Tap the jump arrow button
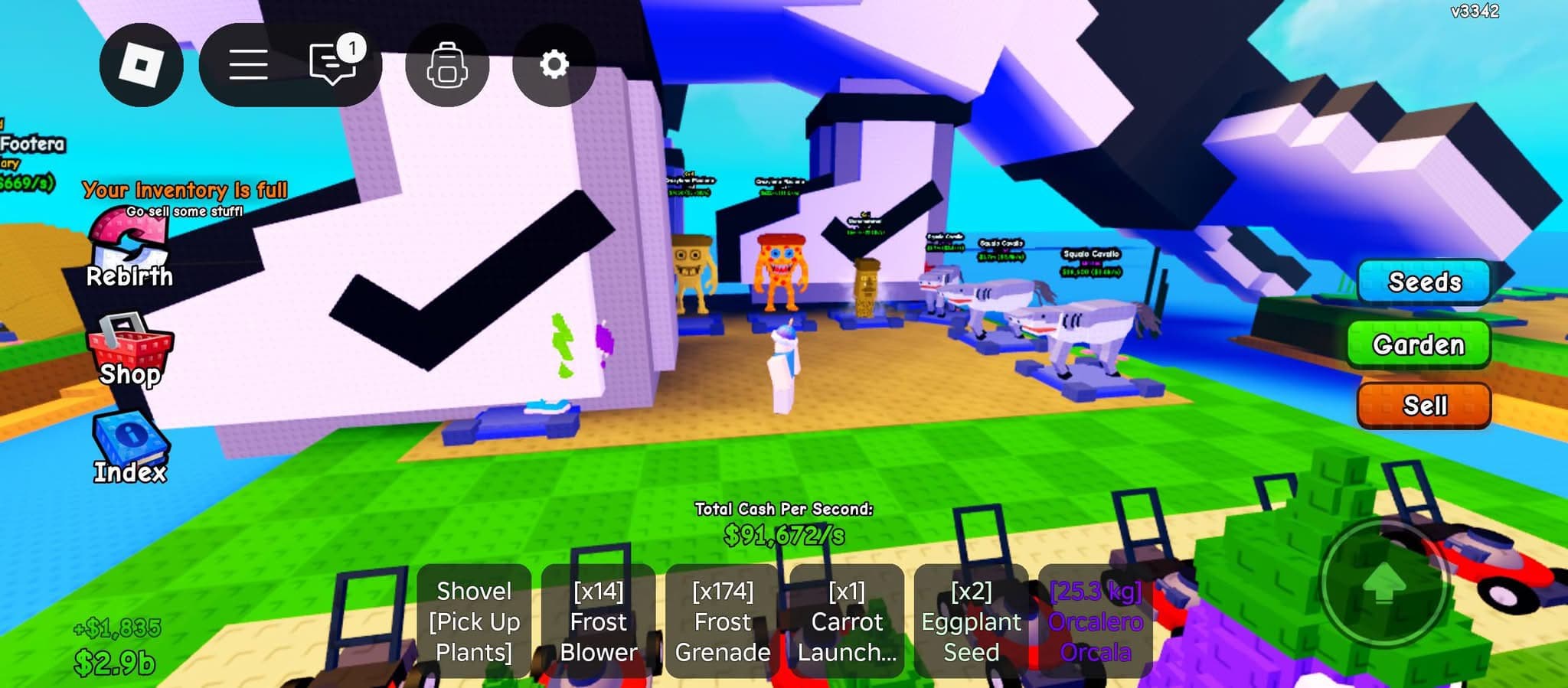1568x688 pixels. point(1383,585)
